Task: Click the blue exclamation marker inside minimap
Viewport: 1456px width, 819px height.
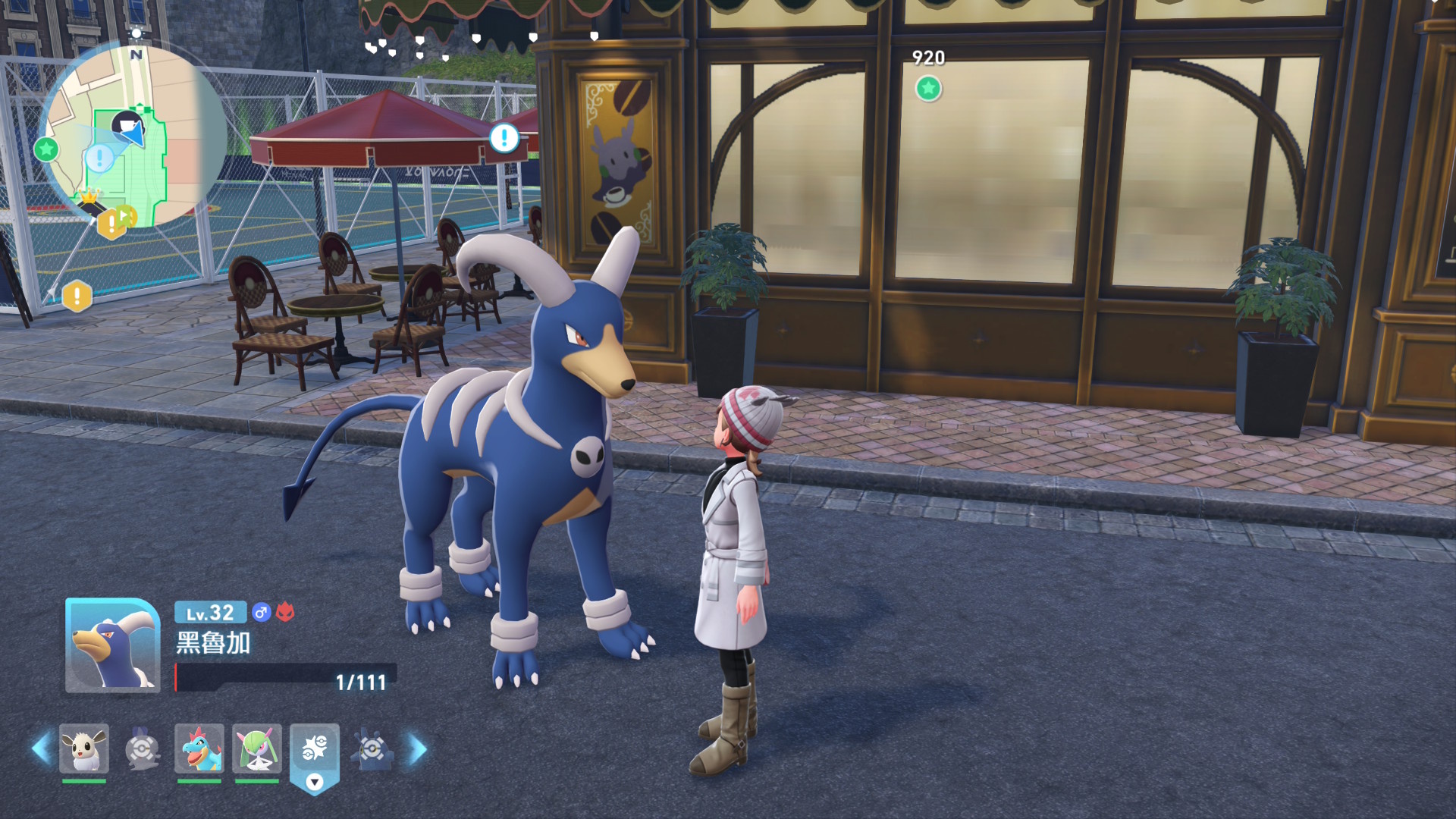Action: coord(99,158)
